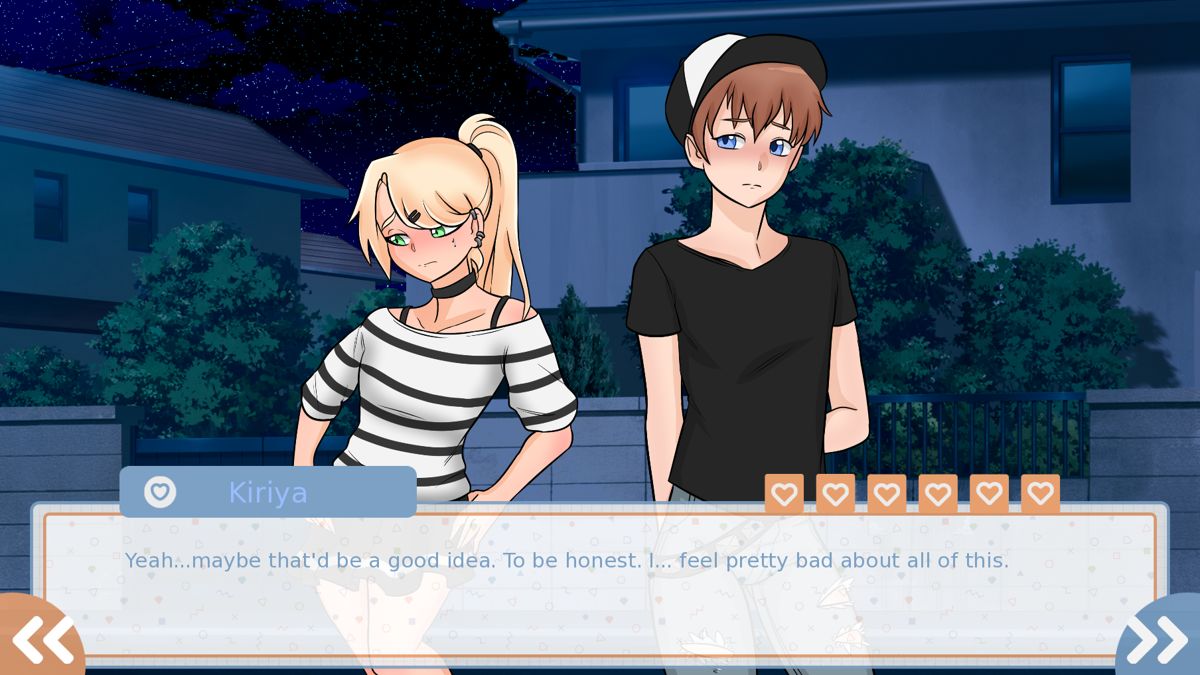Viewport: 1200px width, 675px height.
Task: Go back using the orange double-arrow button
Action: [x=40, y=638]
